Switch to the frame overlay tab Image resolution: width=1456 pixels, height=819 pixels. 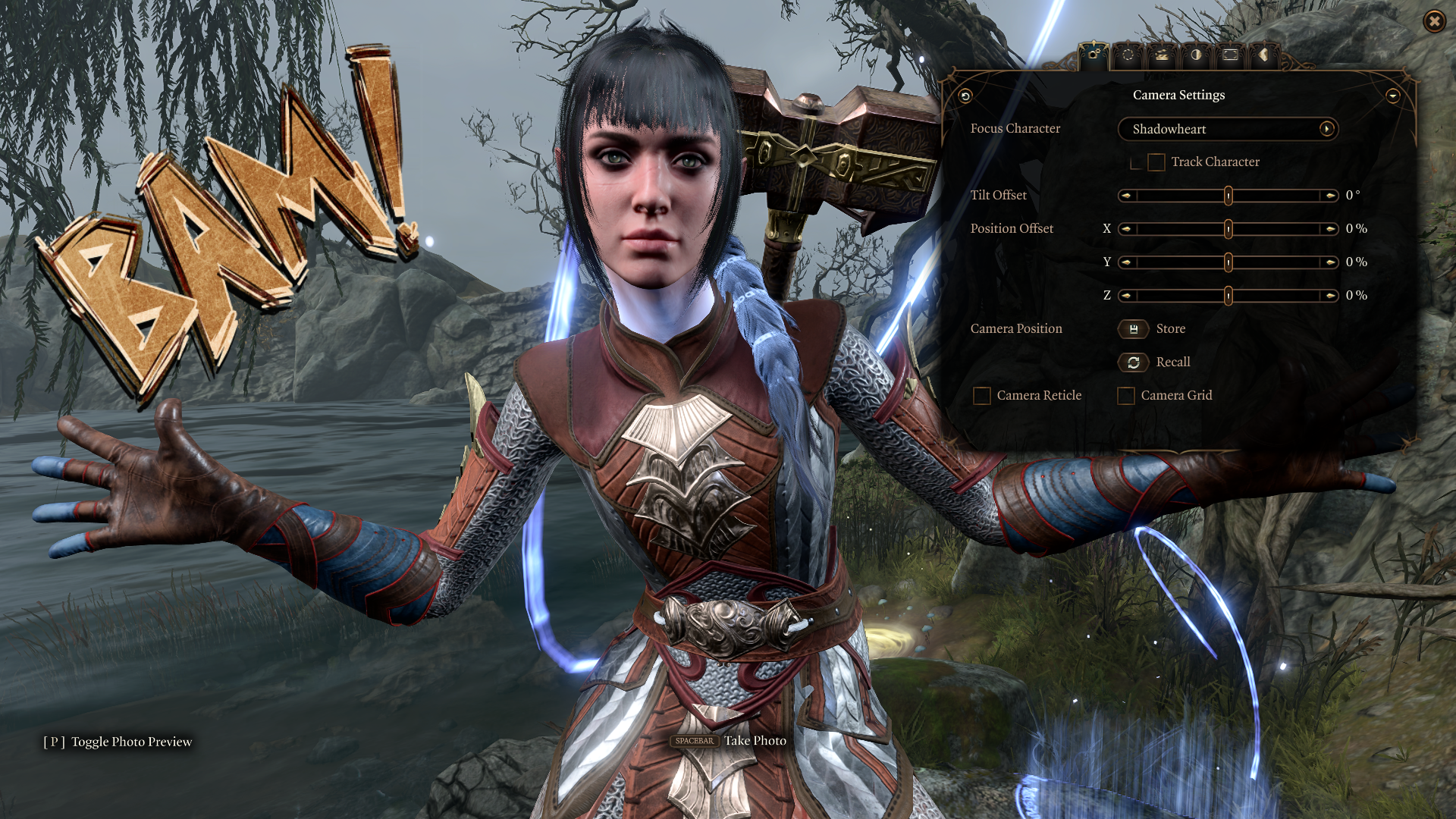coord(1230,55)
